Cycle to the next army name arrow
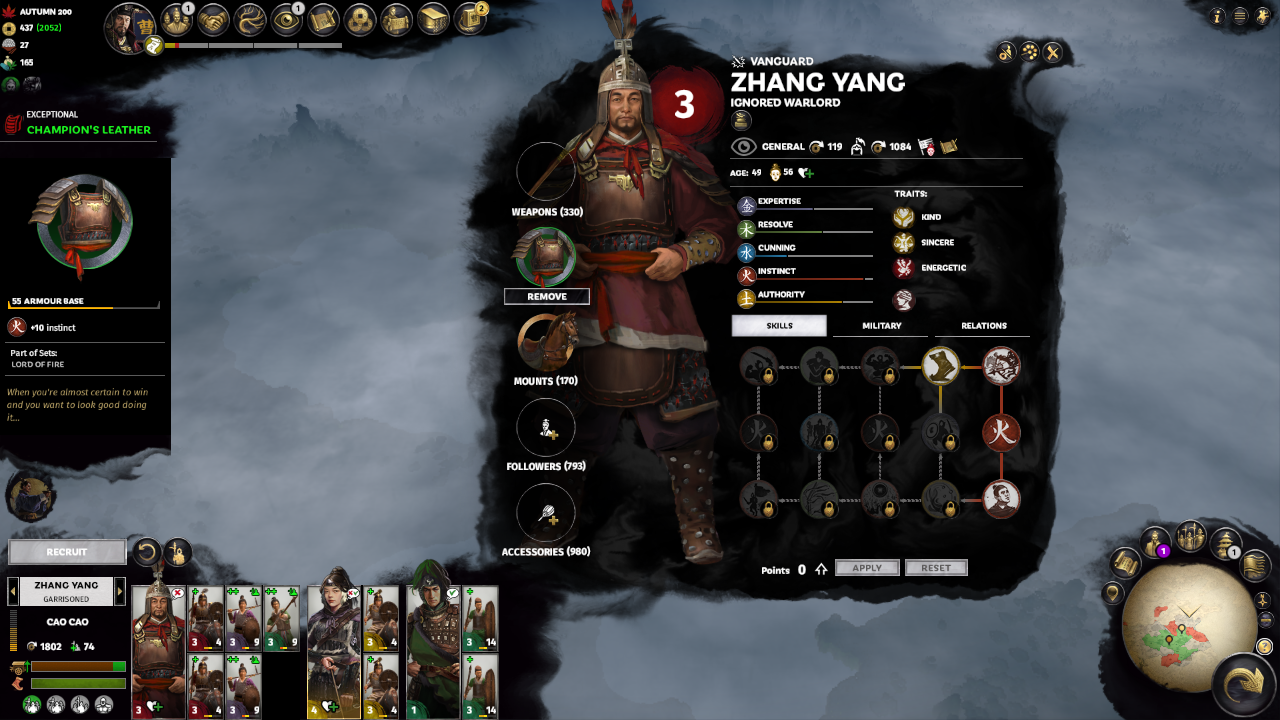 [x=120, y=591]
